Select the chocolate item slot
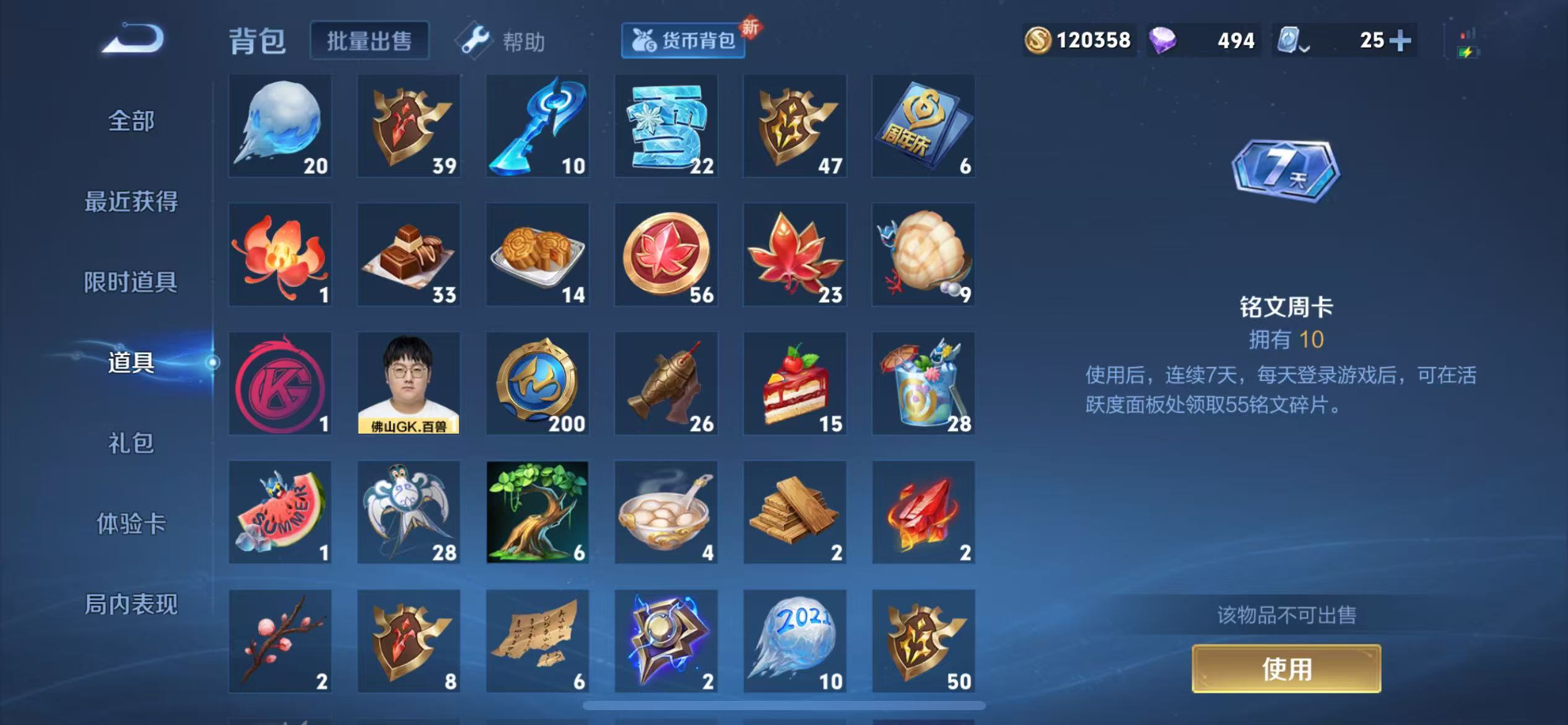 click(x=409, y=255)
